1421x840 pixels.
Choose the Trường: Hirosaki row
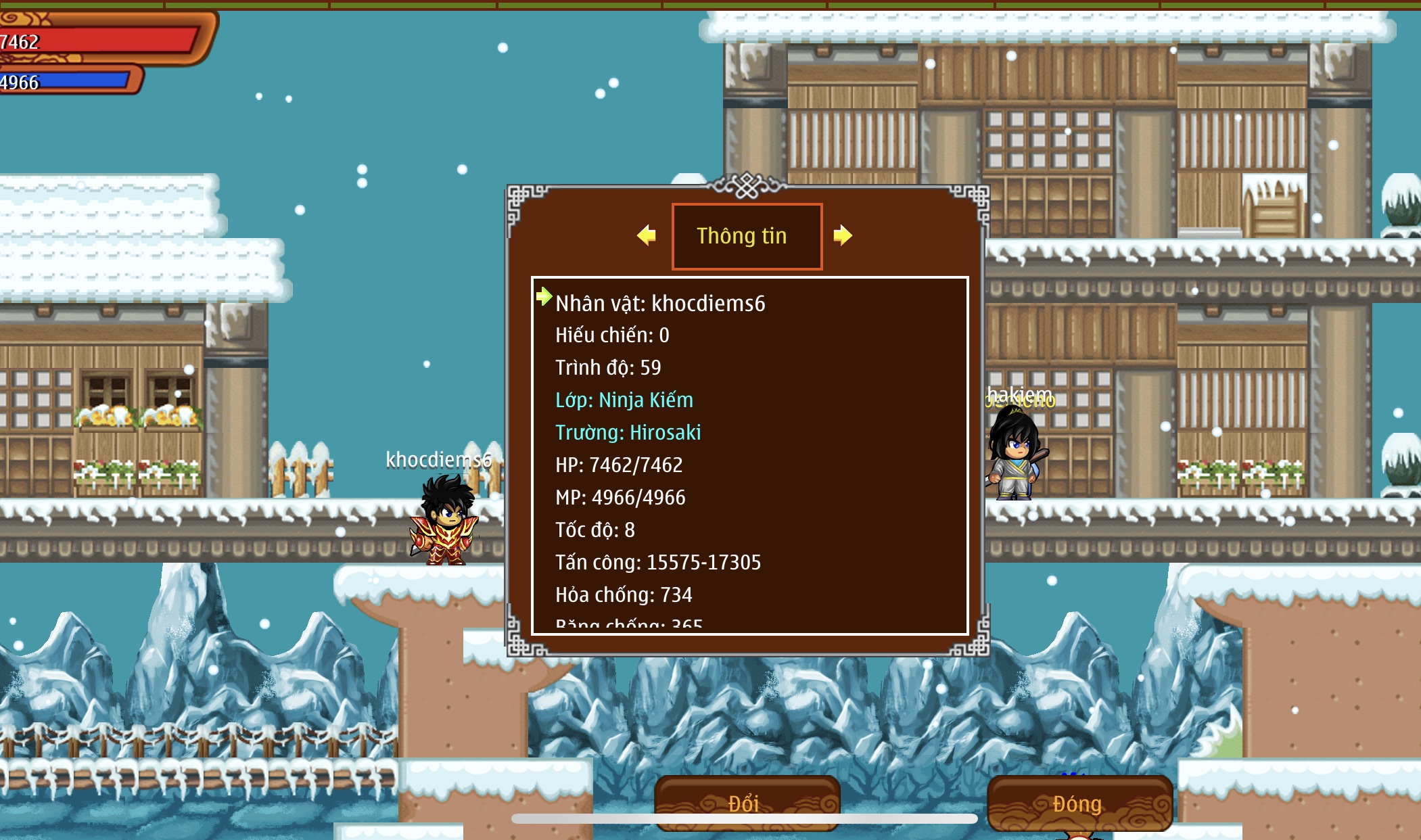coord(628,433)
